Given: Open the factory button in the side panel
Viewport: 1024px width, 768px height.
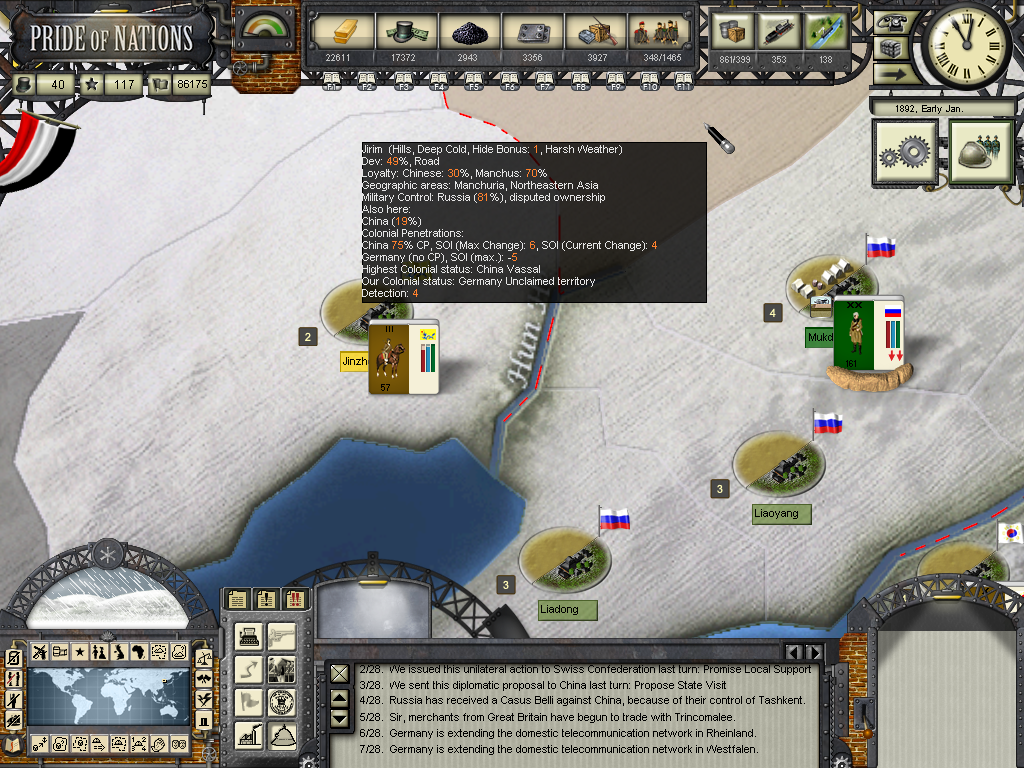Looking at the screenshot, I should click(250, 734).
